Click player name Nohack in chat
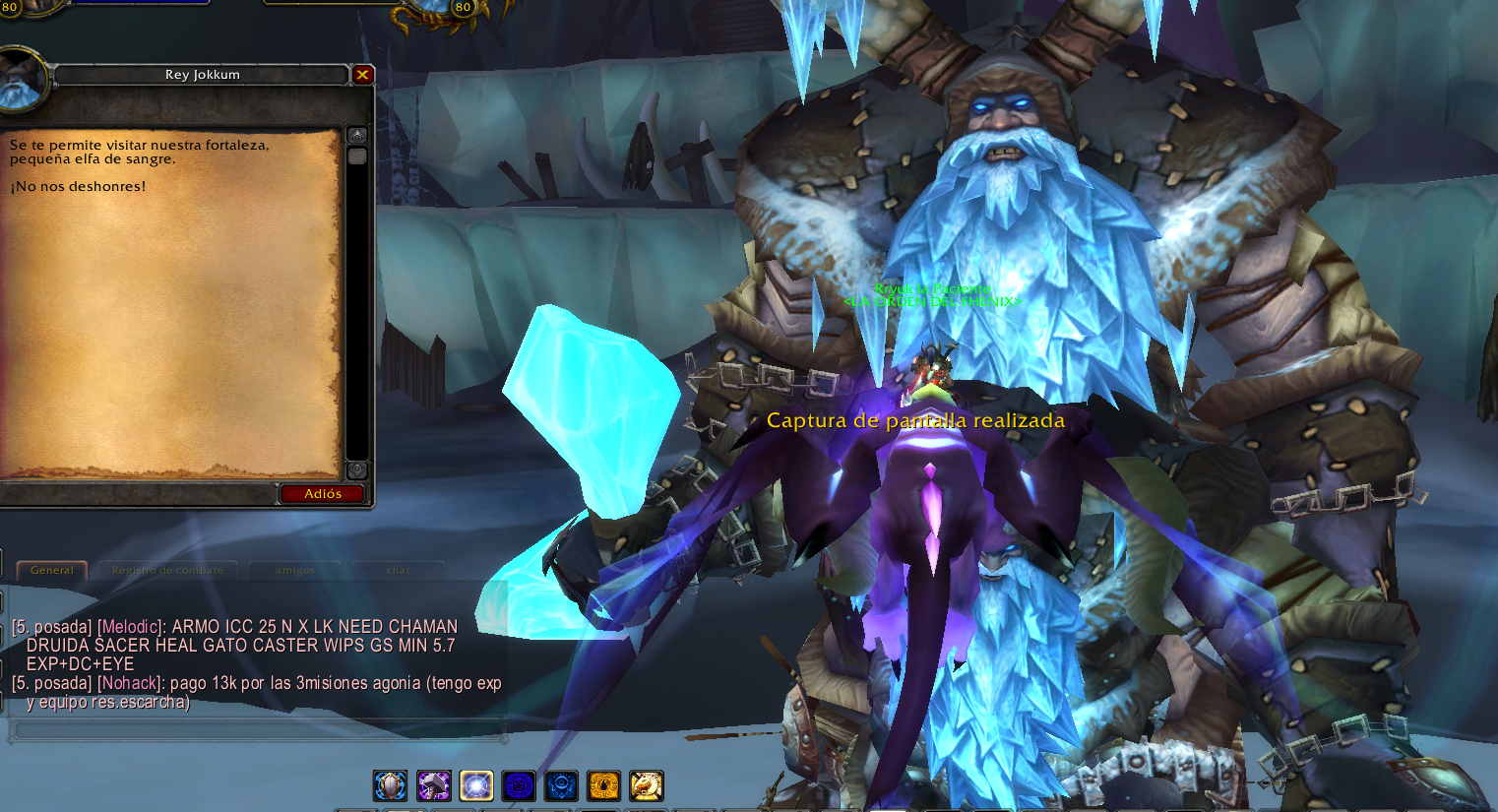The height and width of the screenshot is (812, 1498). (x=129, y=683)
